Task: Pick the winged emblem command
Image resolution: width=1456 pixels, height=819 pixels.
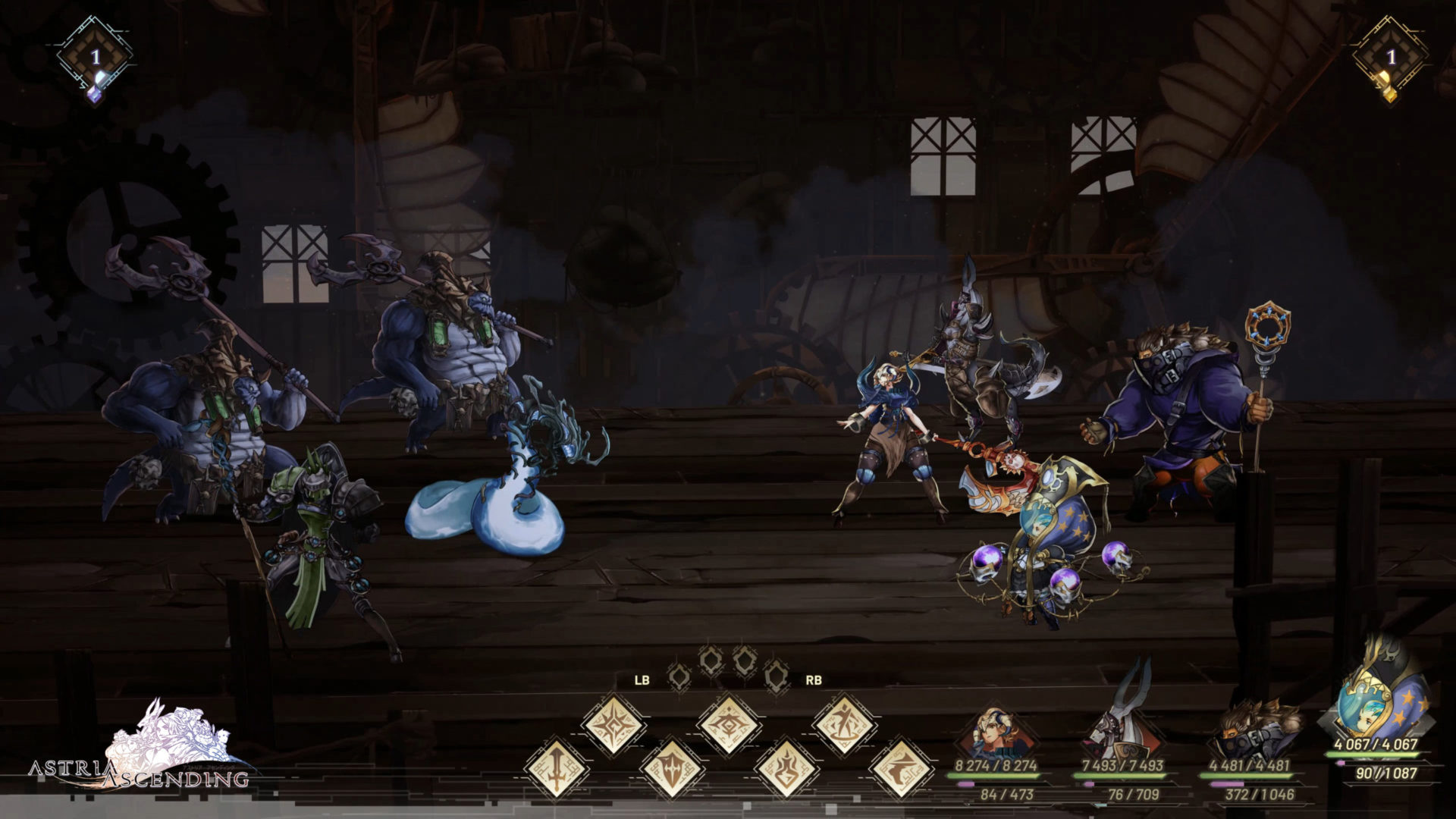Action: [728, 724]
